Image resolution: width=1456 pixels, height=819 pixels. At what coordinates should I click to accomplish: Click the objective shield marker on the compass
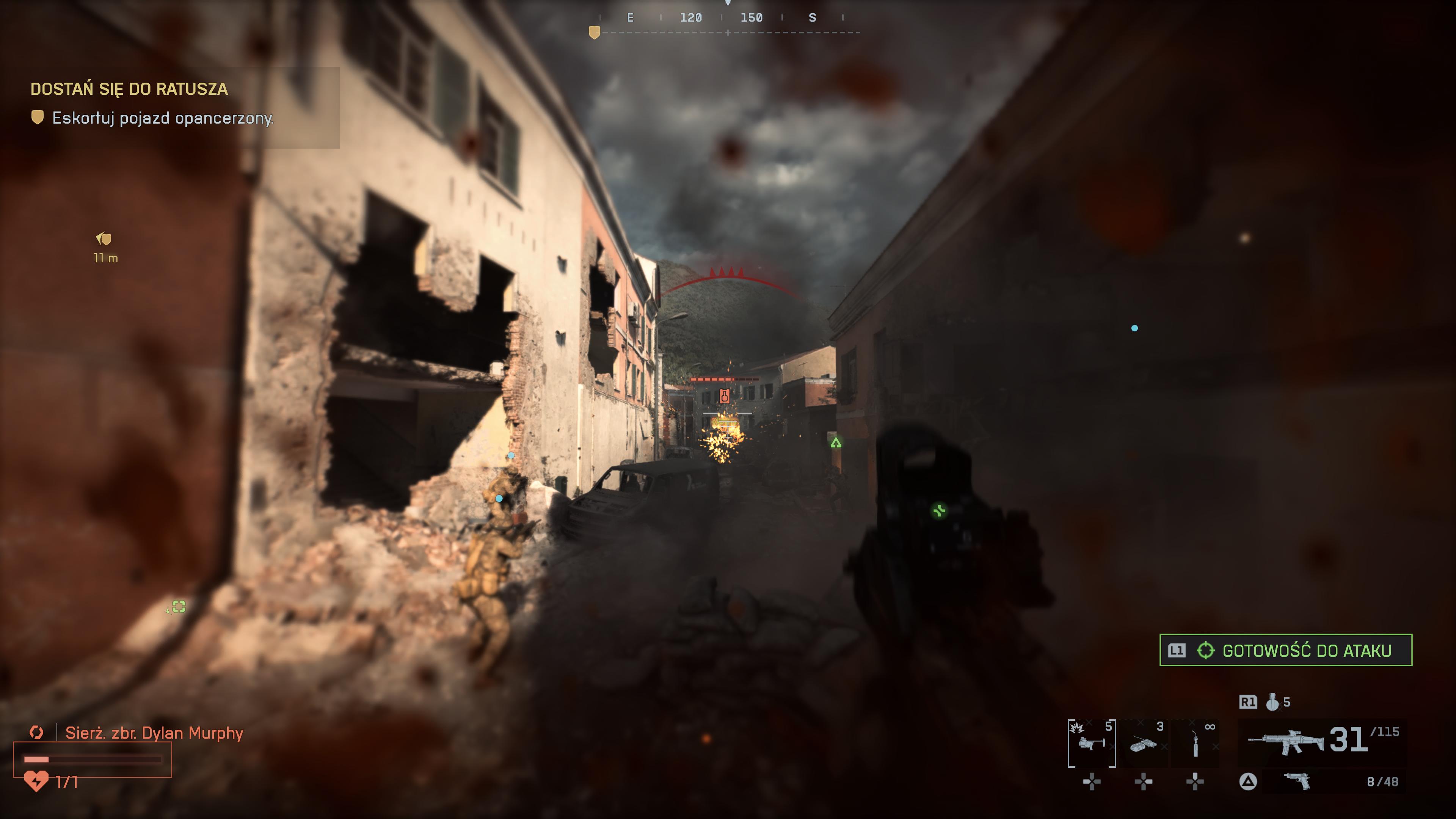pyautogui.click(x=594, y=33)
